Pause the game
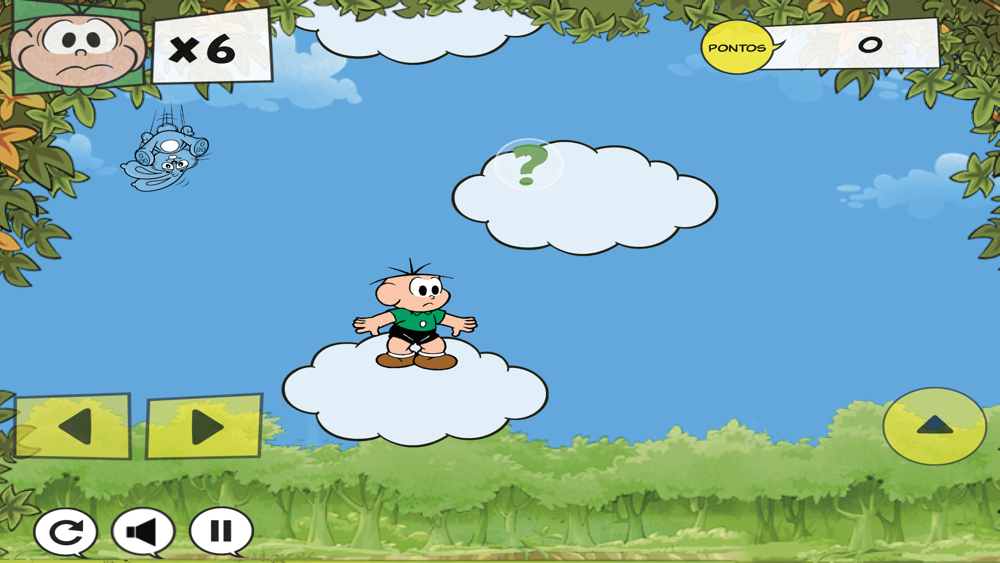 point(221,531)
